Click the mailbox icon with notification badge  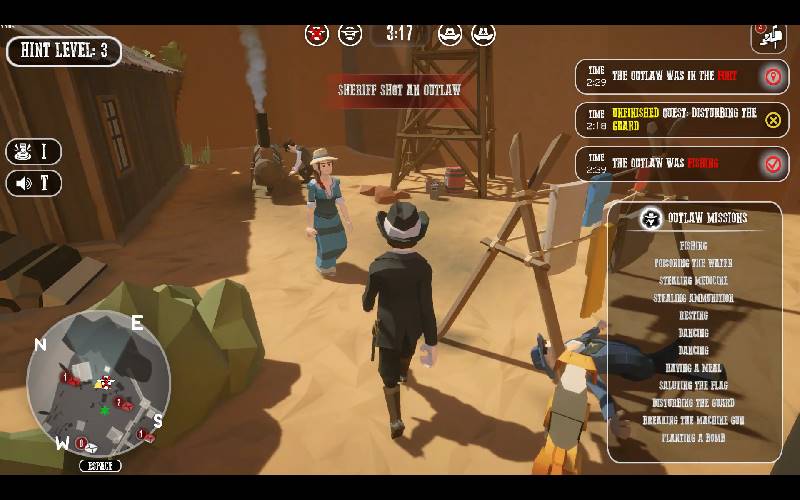[x=768, y=37]
